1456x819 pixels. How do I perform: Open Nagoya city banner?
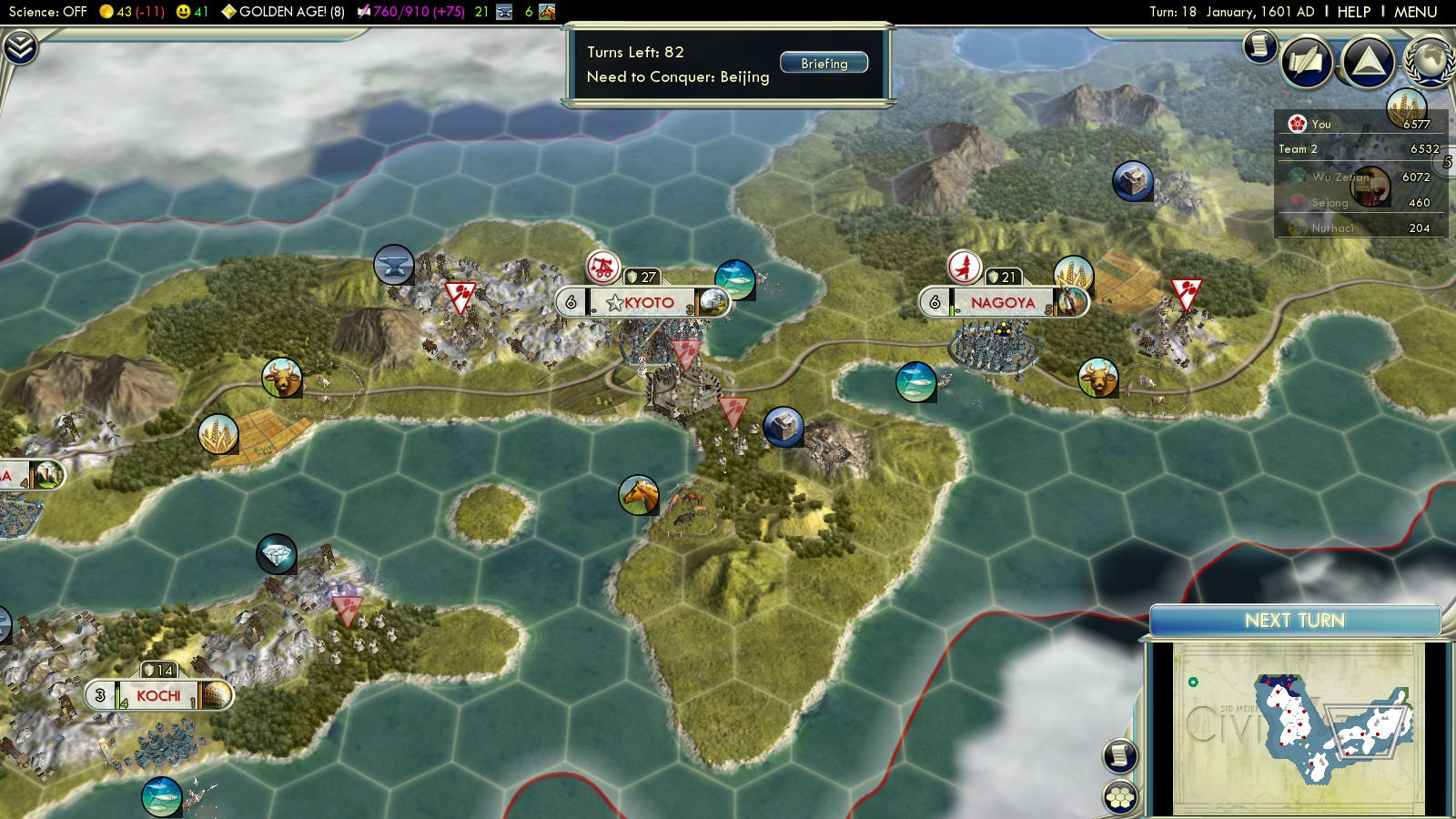click(x=1002, y=302)
